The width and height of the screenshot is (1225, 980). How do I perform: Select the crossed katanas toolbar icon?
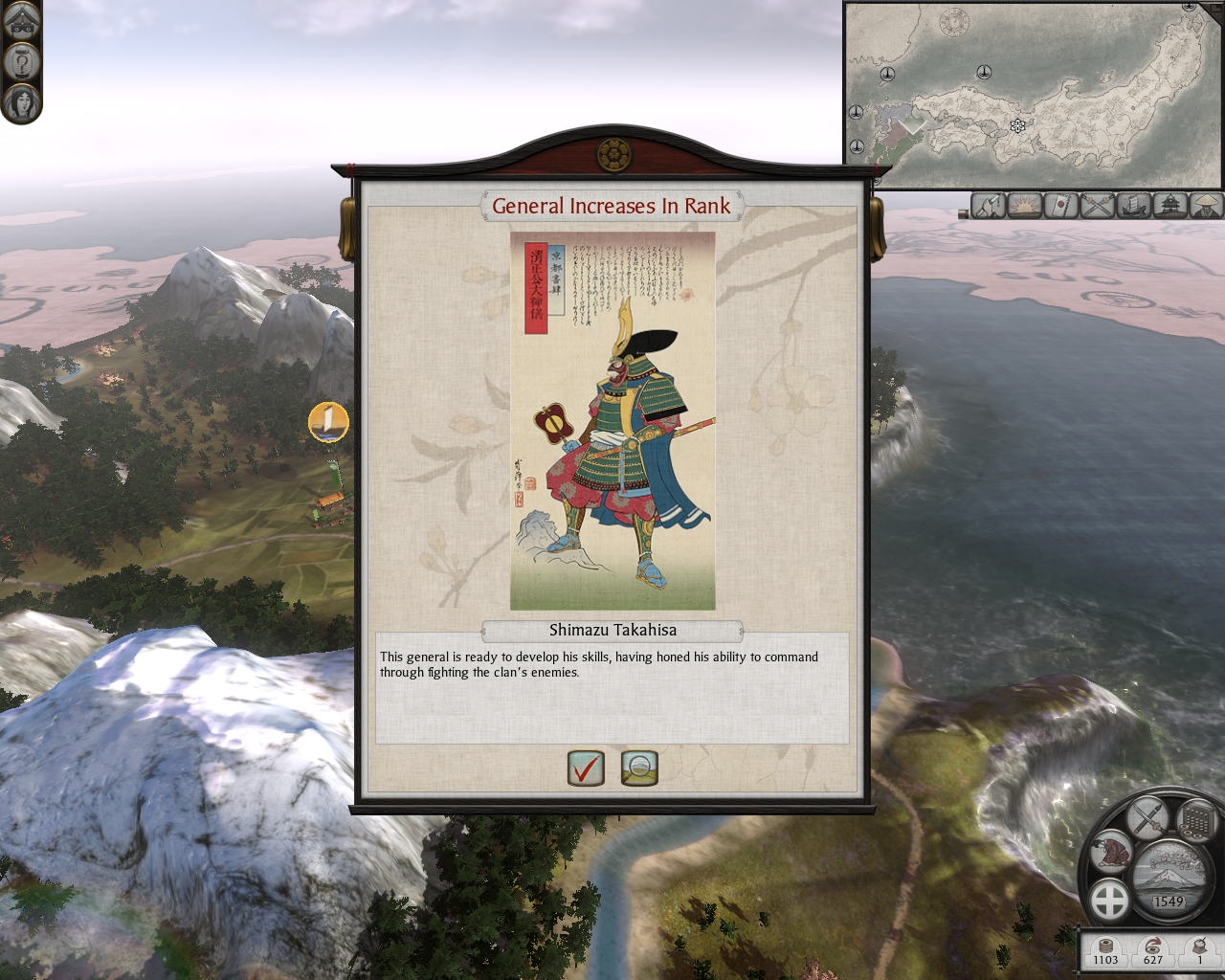point(1098,205)
